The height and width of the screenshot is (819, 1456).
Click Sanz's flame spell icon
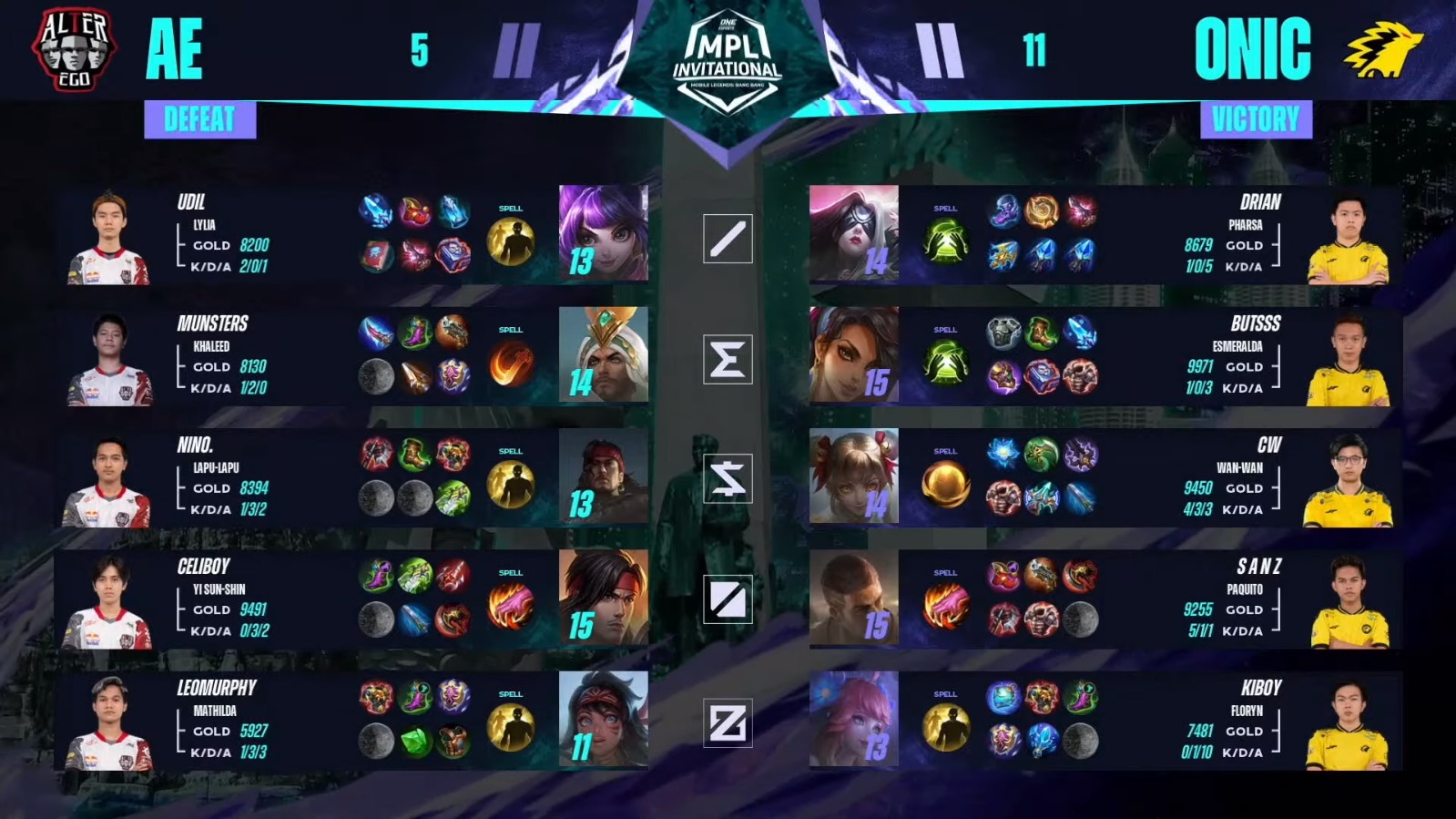[x=944, y=604]
